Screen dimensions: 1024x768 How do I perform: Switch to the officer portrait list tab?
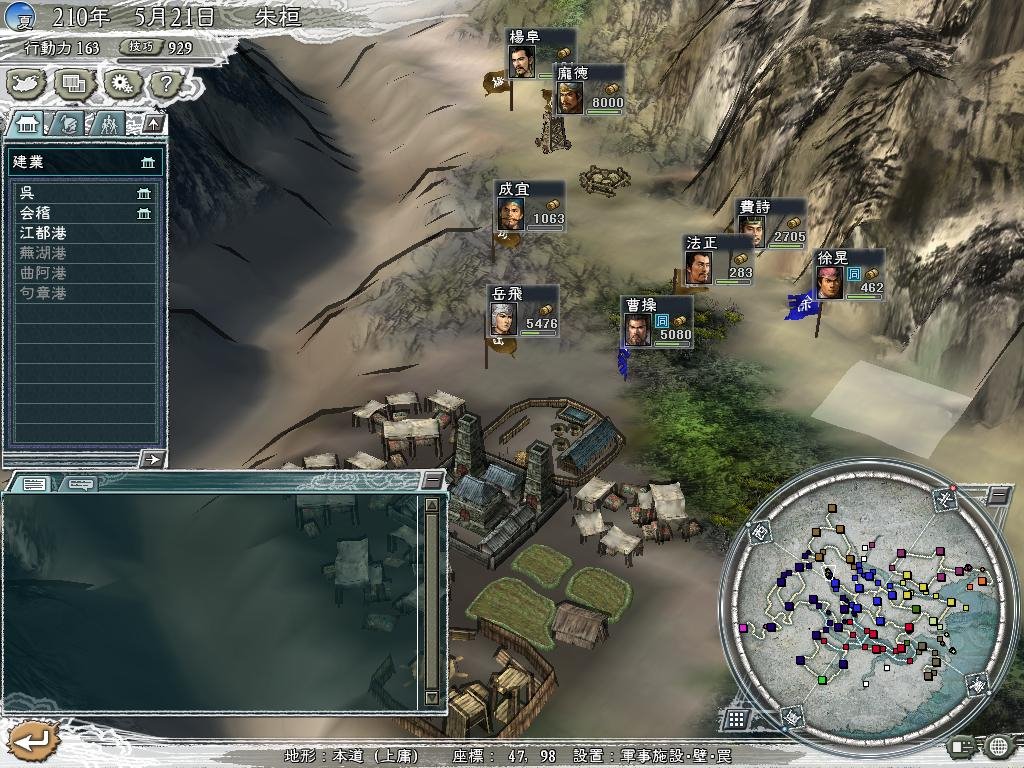69,123
